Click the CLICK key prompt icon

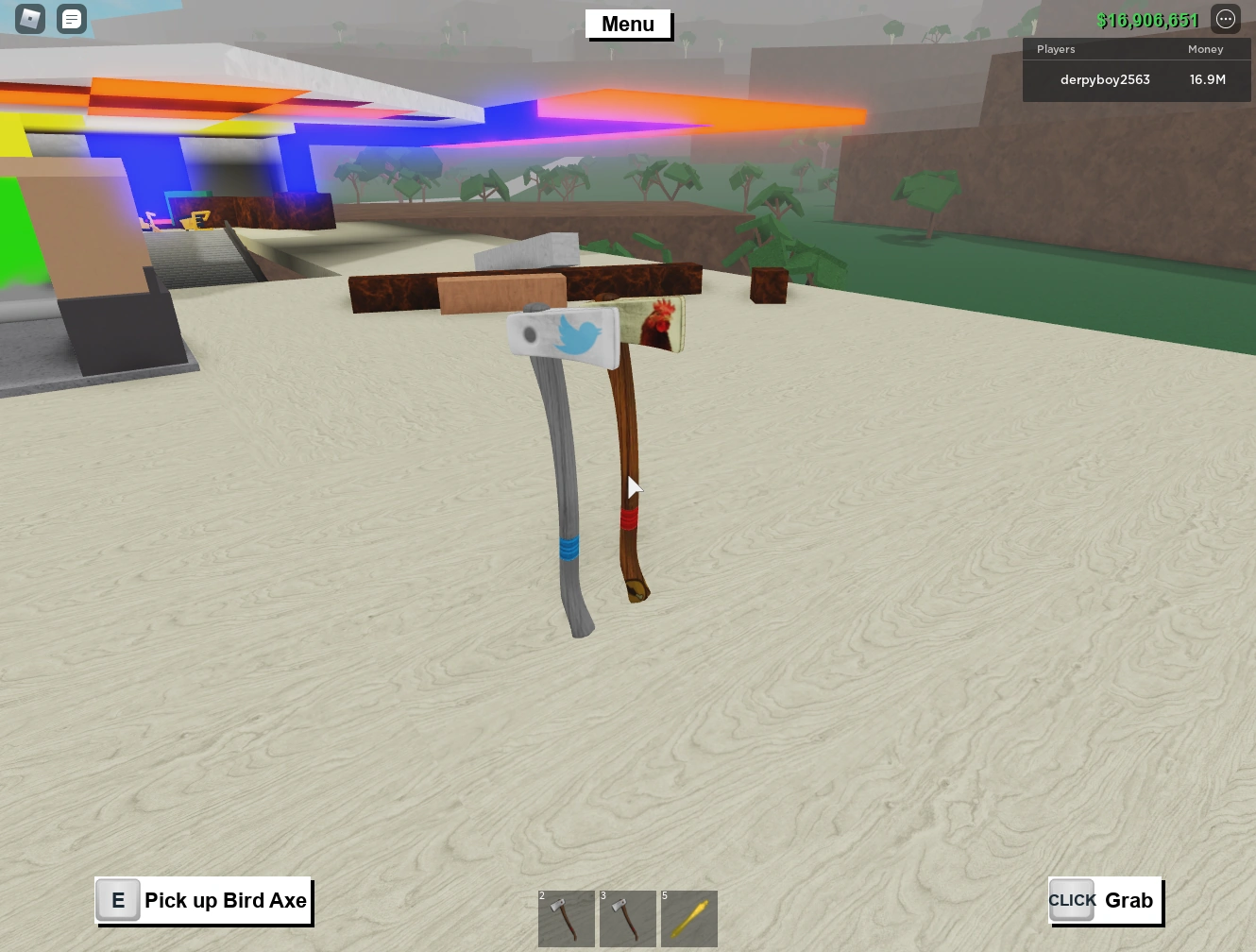point(1071,900)
